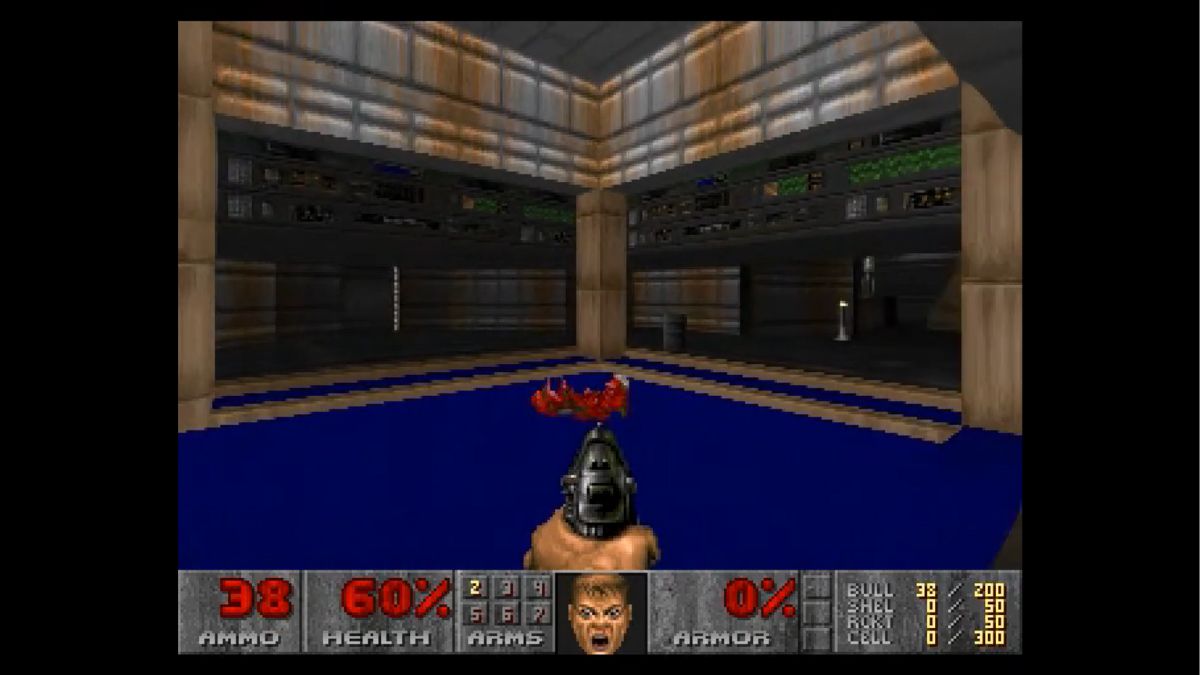Choose weapon slot 7 in the Arms panel
Screen dimensions: 1200x675
coord(537,612)
